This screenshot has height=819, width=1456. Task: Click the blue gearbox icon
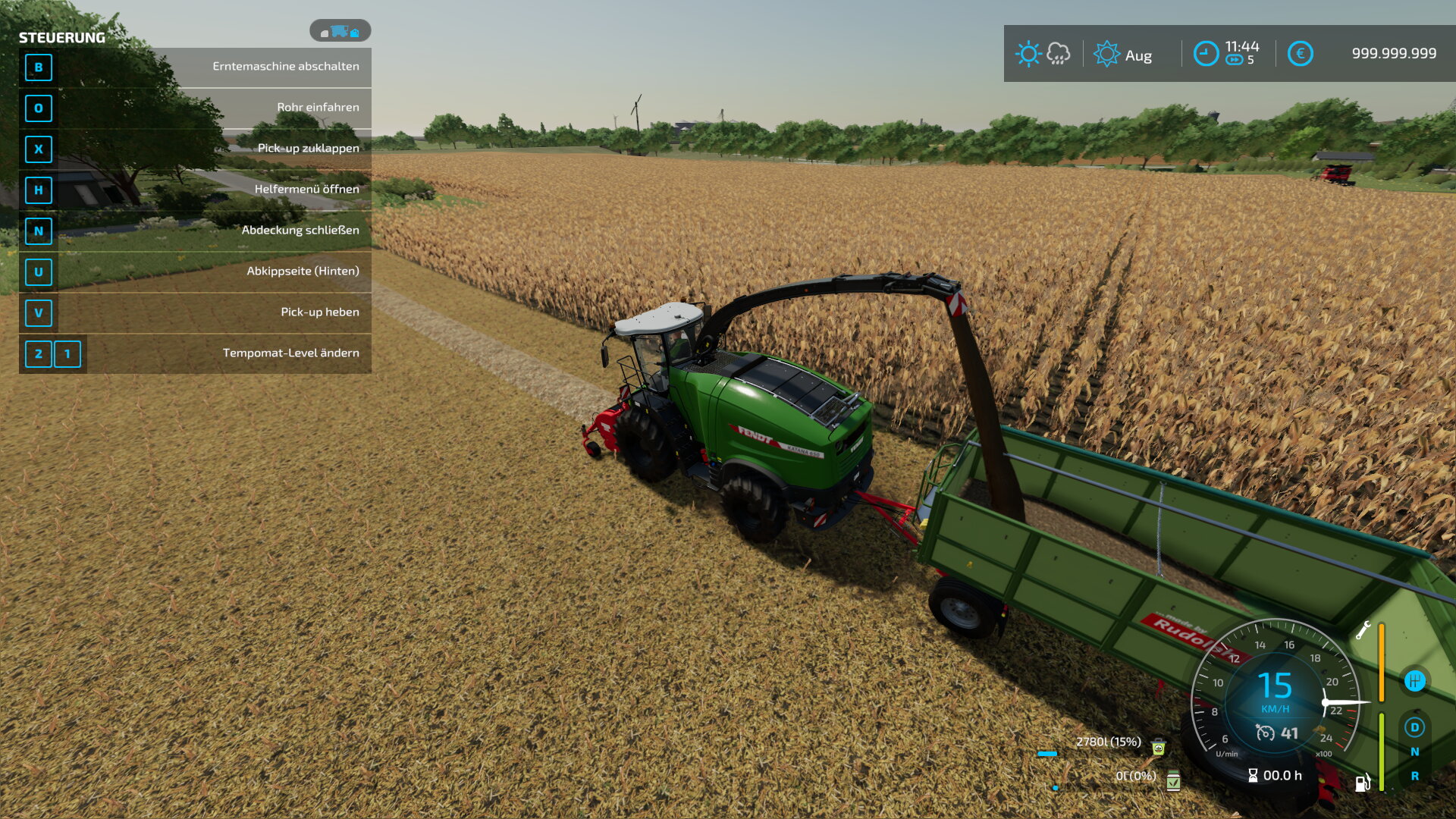(1414, 681)
